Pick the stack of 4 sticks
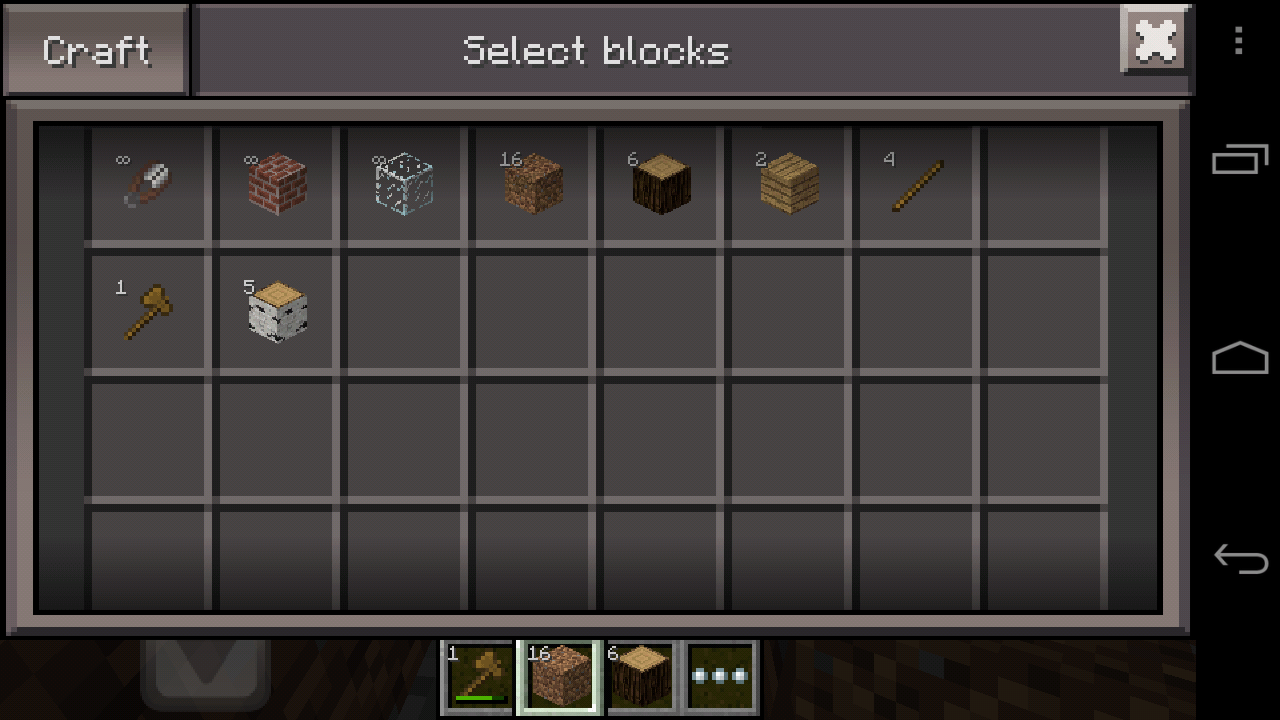 915,182
